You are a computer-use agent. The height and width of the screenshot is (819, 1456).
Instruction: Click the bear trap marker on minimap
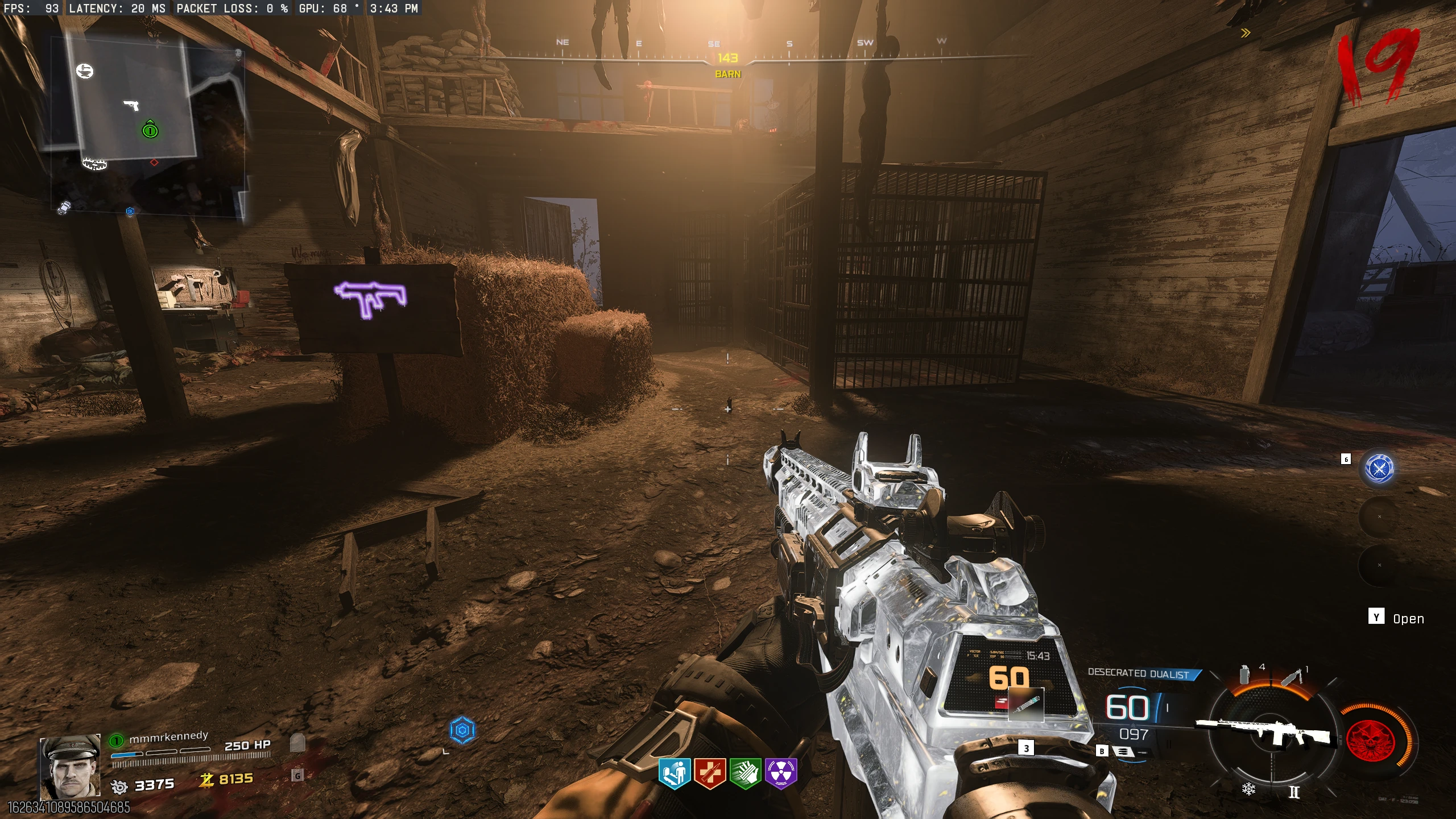94,164
